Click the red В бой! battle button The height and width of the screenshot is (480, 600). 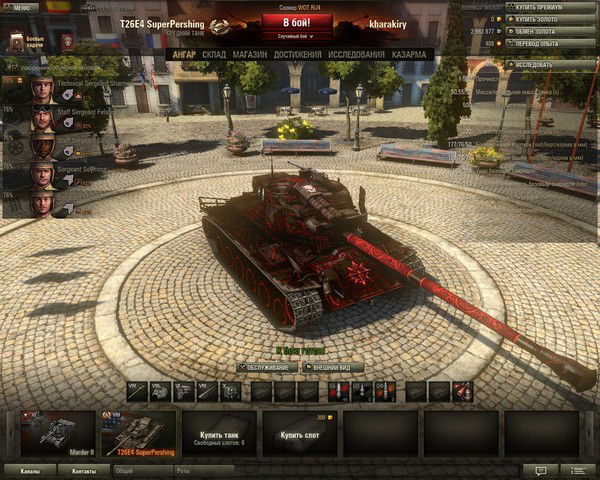(x=297, y=21)
